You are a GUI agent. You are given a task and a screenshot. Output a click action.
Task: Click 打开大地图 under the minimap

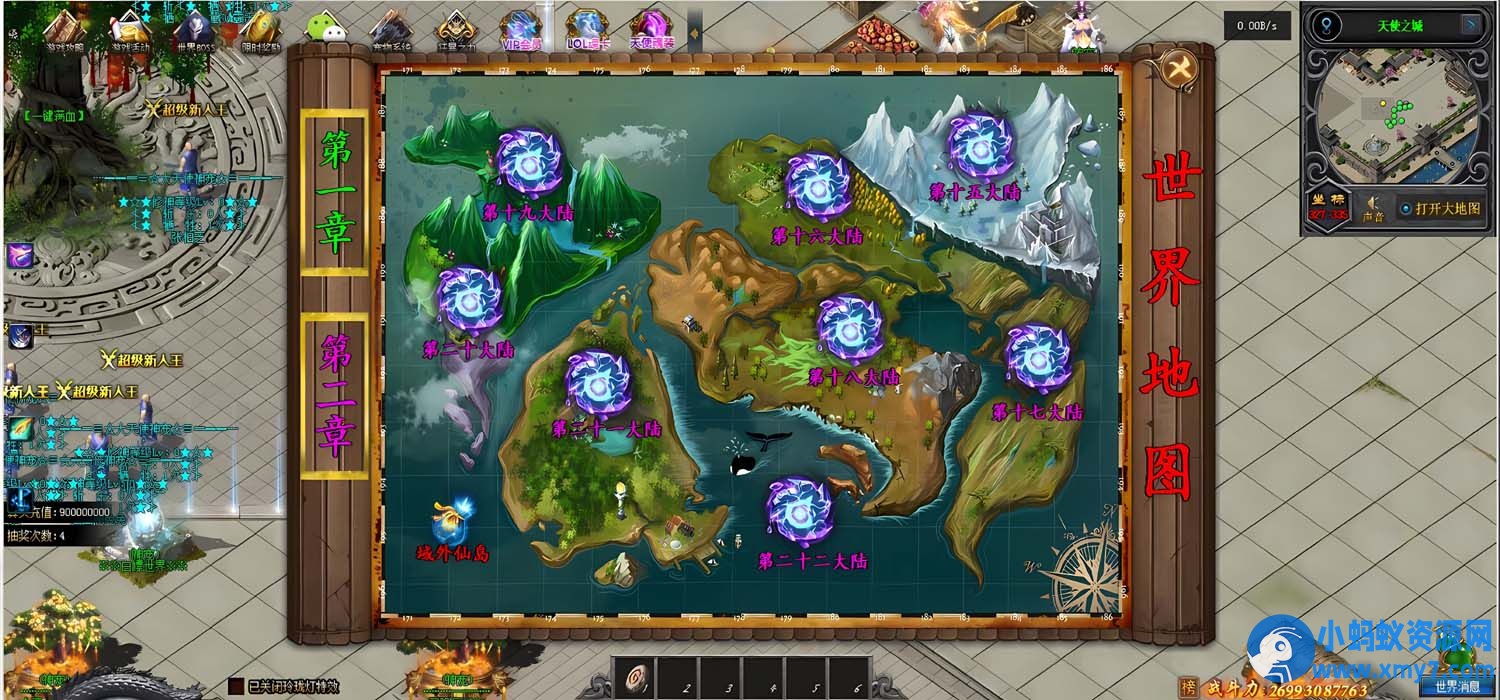[1438, 208]
